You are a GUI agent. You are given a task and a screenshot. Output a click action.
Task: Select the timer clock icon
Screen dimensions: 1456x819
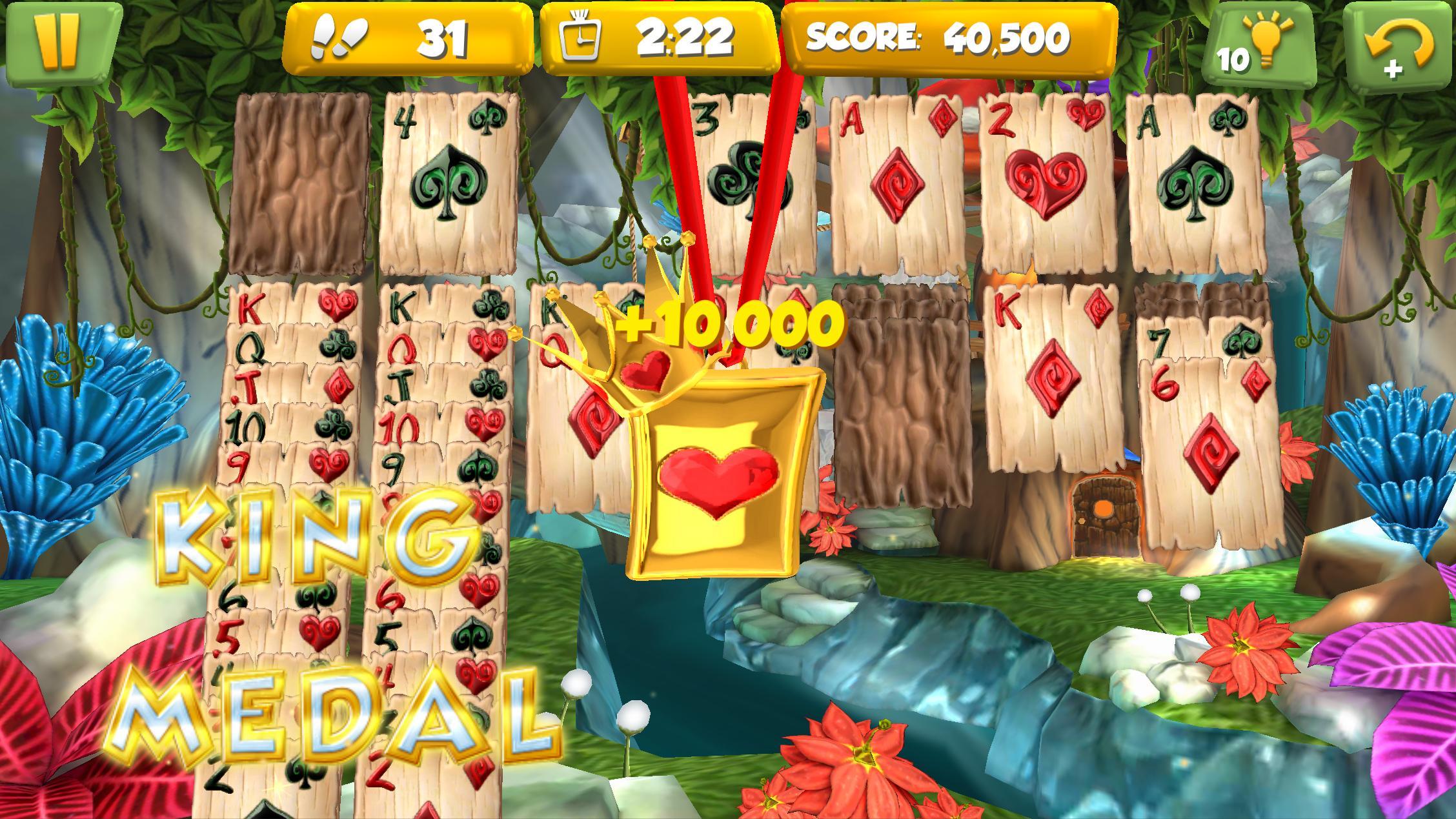tap(580, 35)
